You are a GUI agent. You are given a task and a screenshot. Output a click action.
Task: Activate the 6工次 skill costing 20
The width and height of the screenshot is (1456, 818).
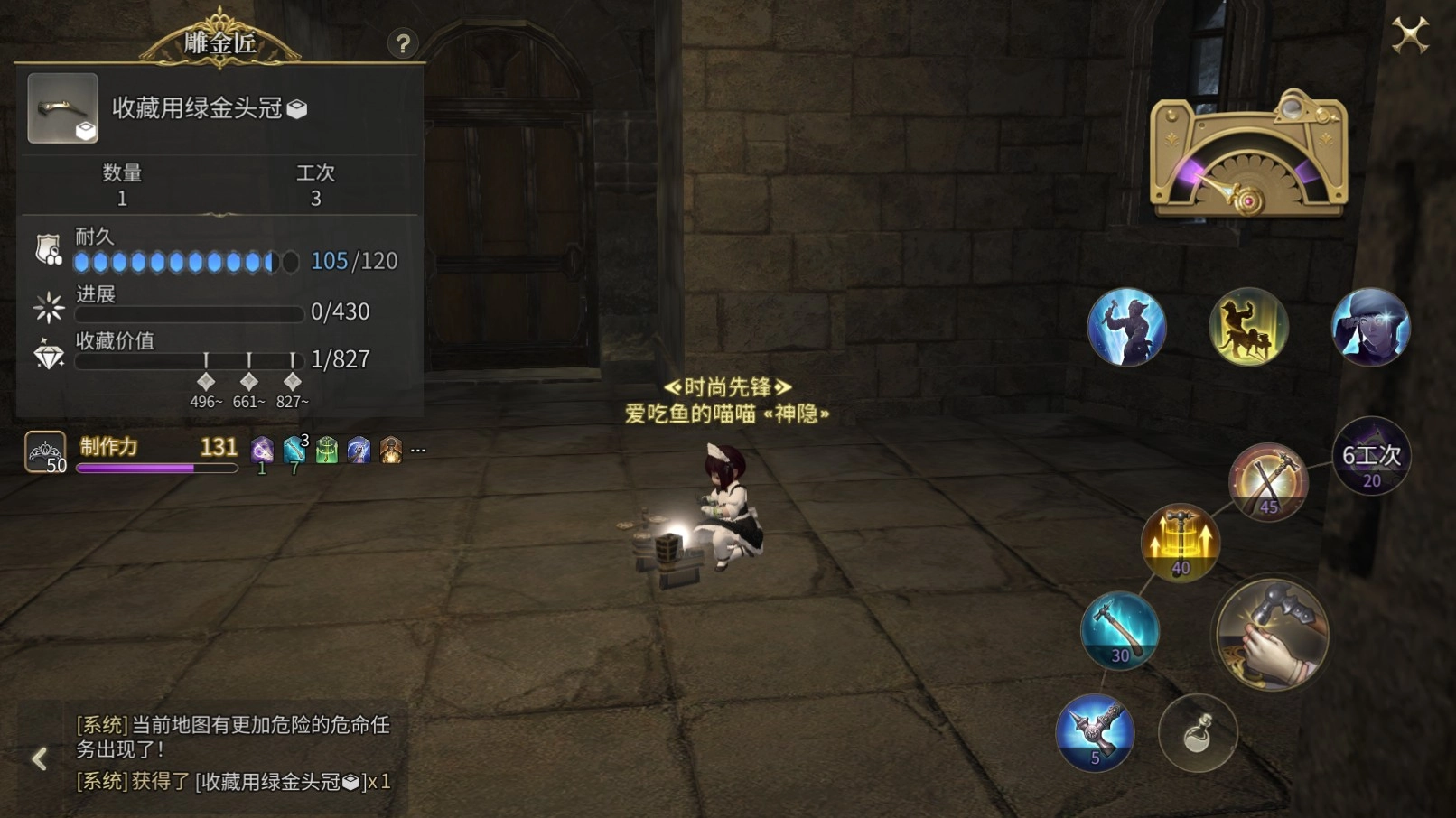1371,457
